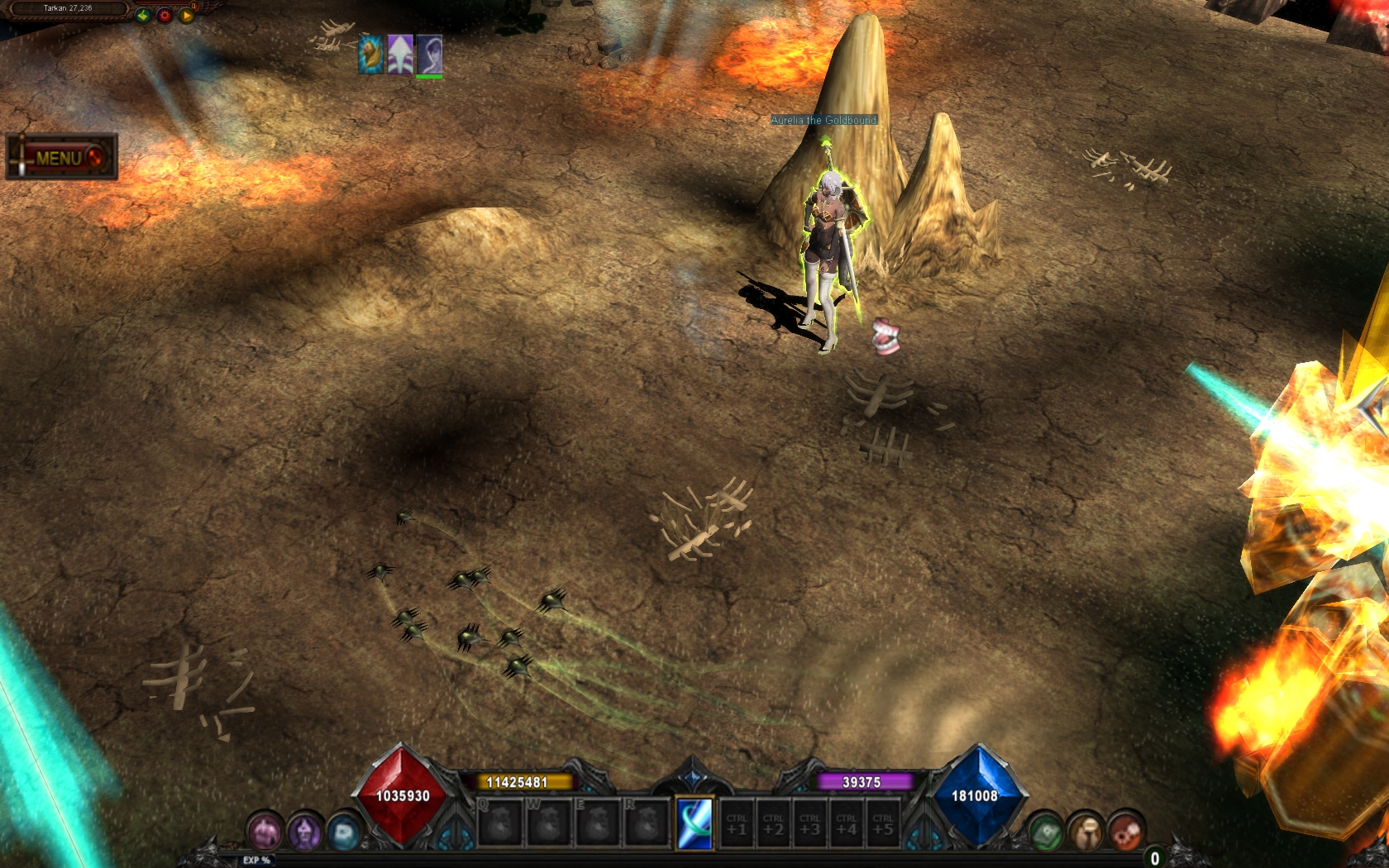Screen dimensions: 1389x868
Task: Select the W potion slot
Action: click(549, 823)
